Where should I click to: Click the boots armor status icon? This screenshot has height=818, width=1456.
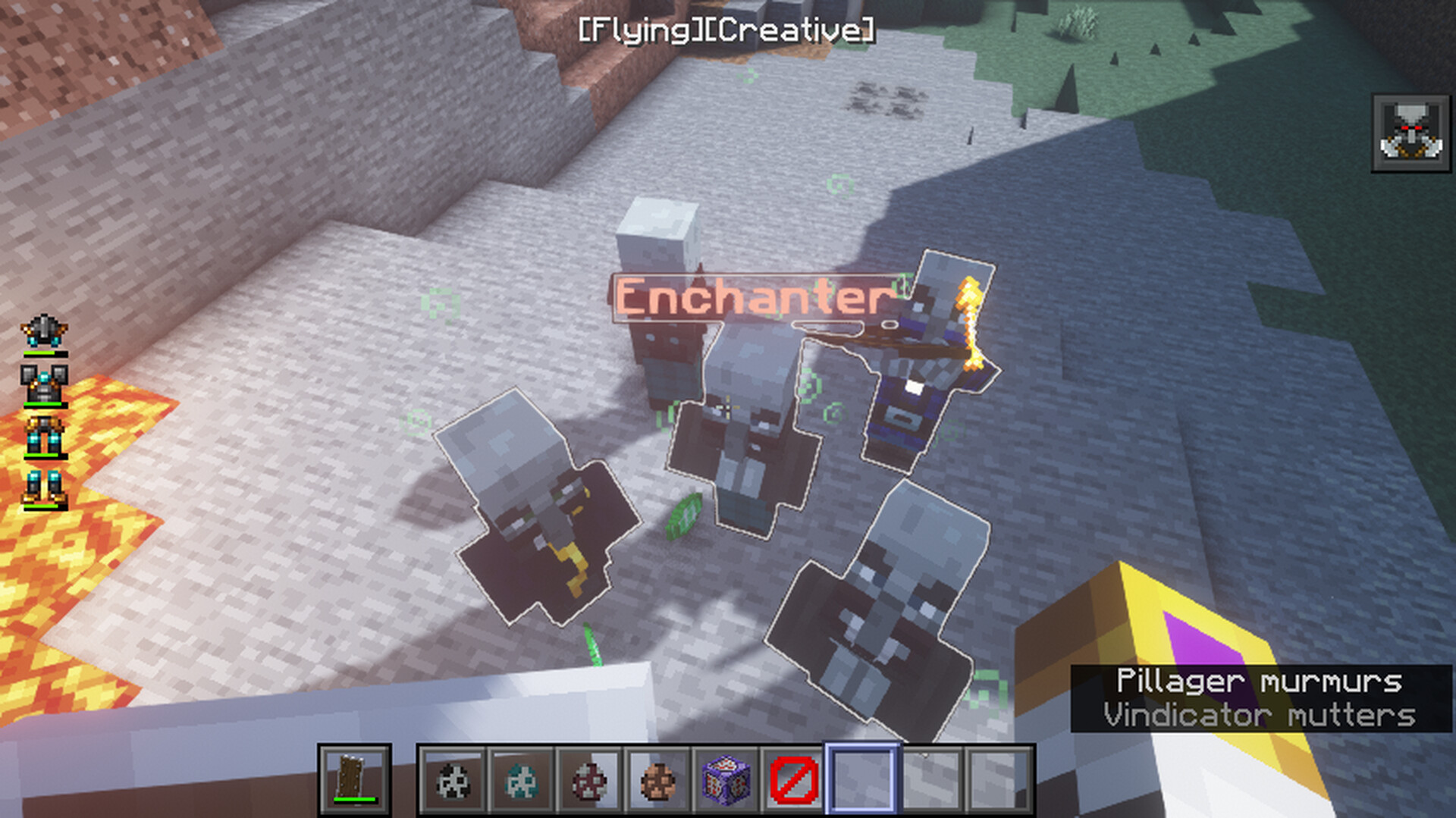coord(44,487)
